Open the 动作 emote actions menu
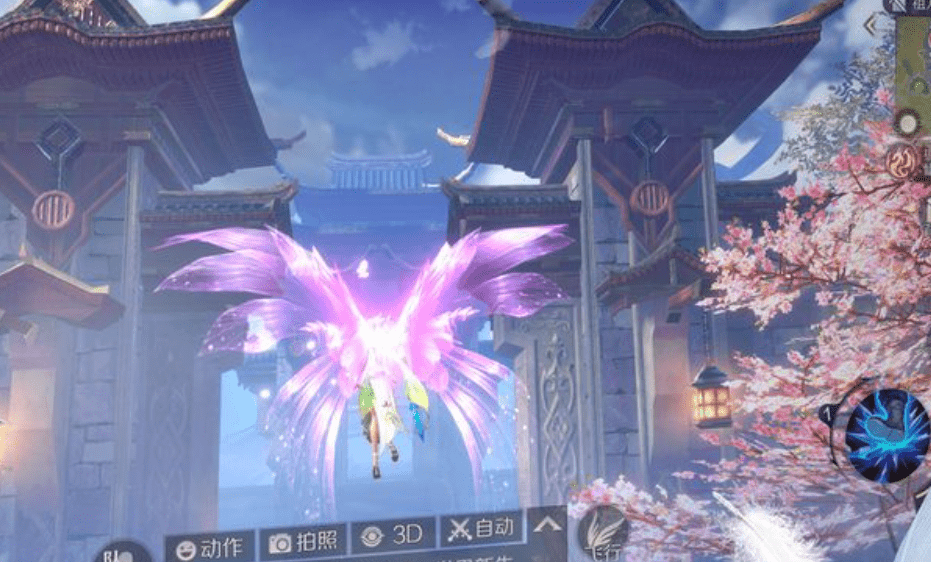 point(209,546)
